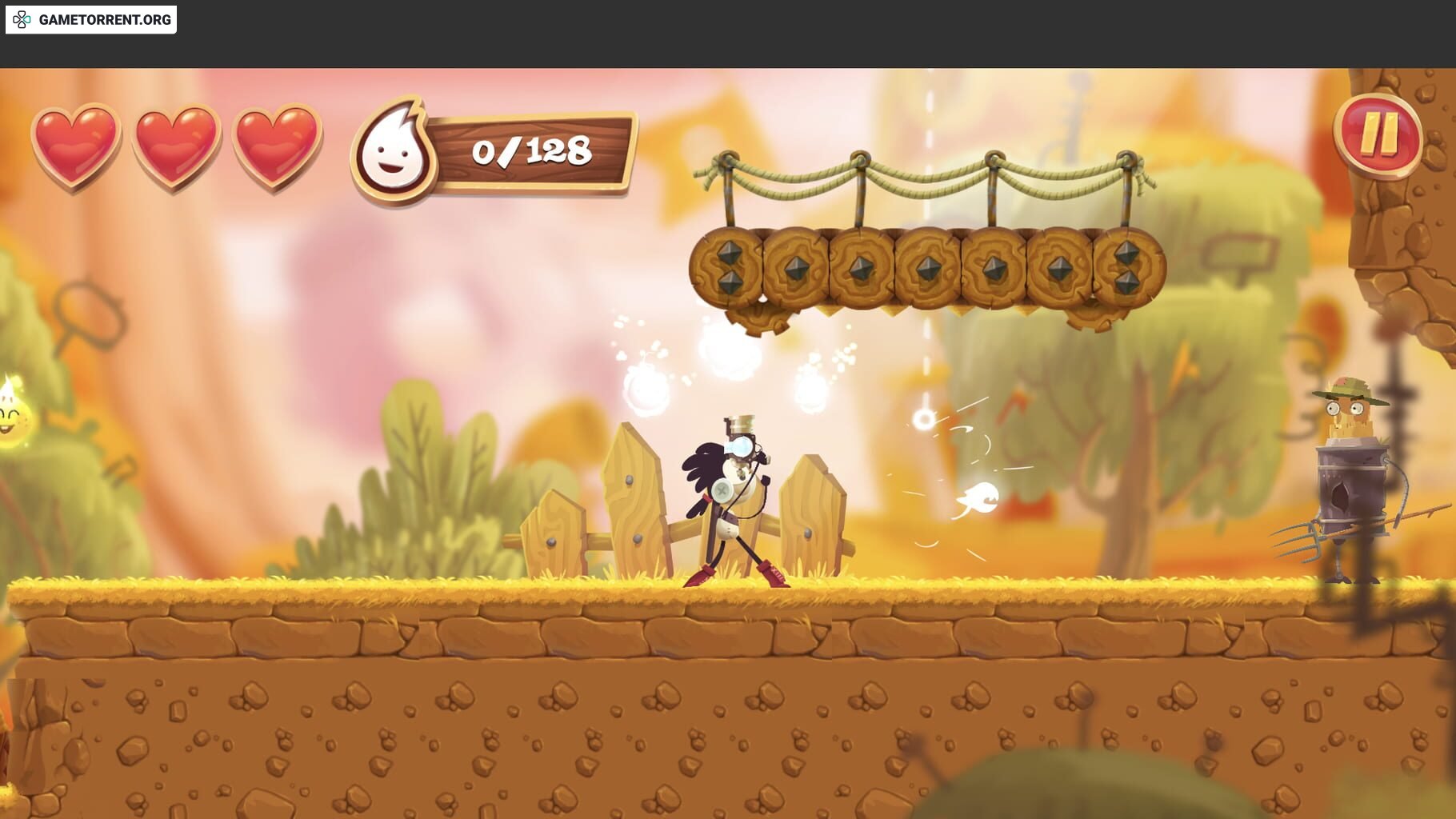
Task: Pause the game with the red button
Action: pyautogui.click(x=1377, y=136)
